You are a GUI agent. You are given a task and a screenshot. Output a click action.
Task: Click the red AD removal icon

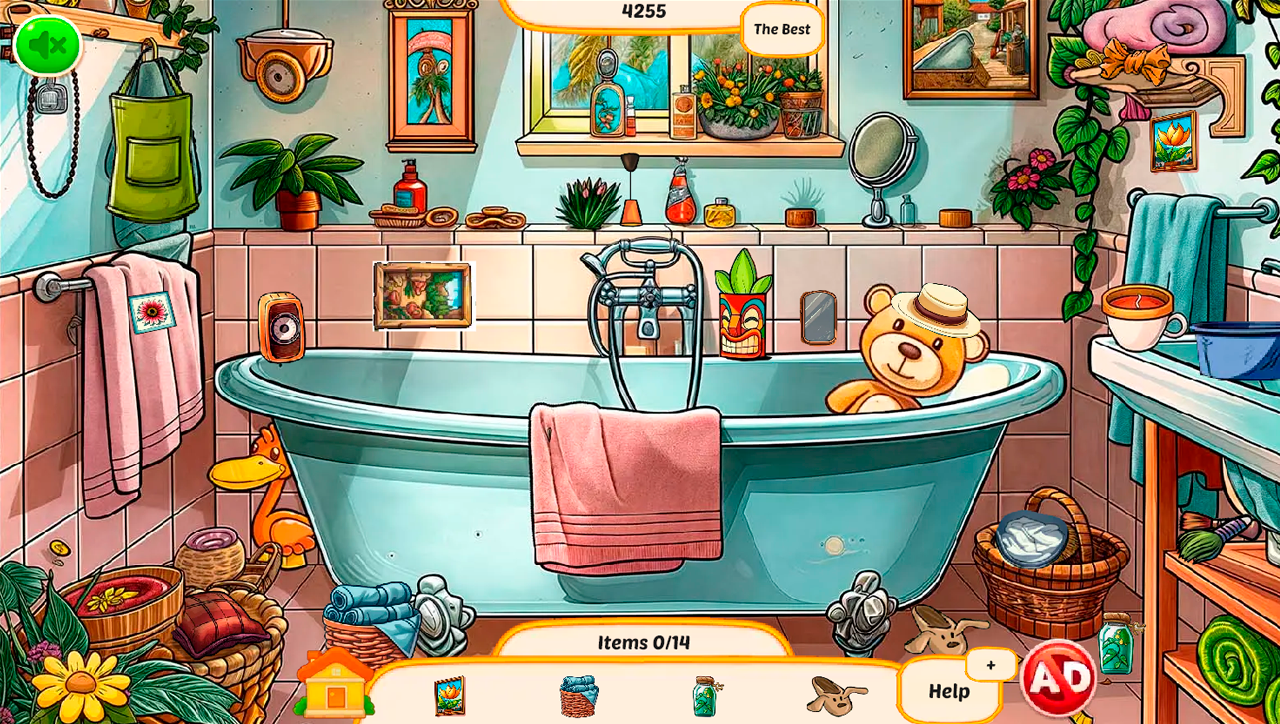coord(1060,676)
